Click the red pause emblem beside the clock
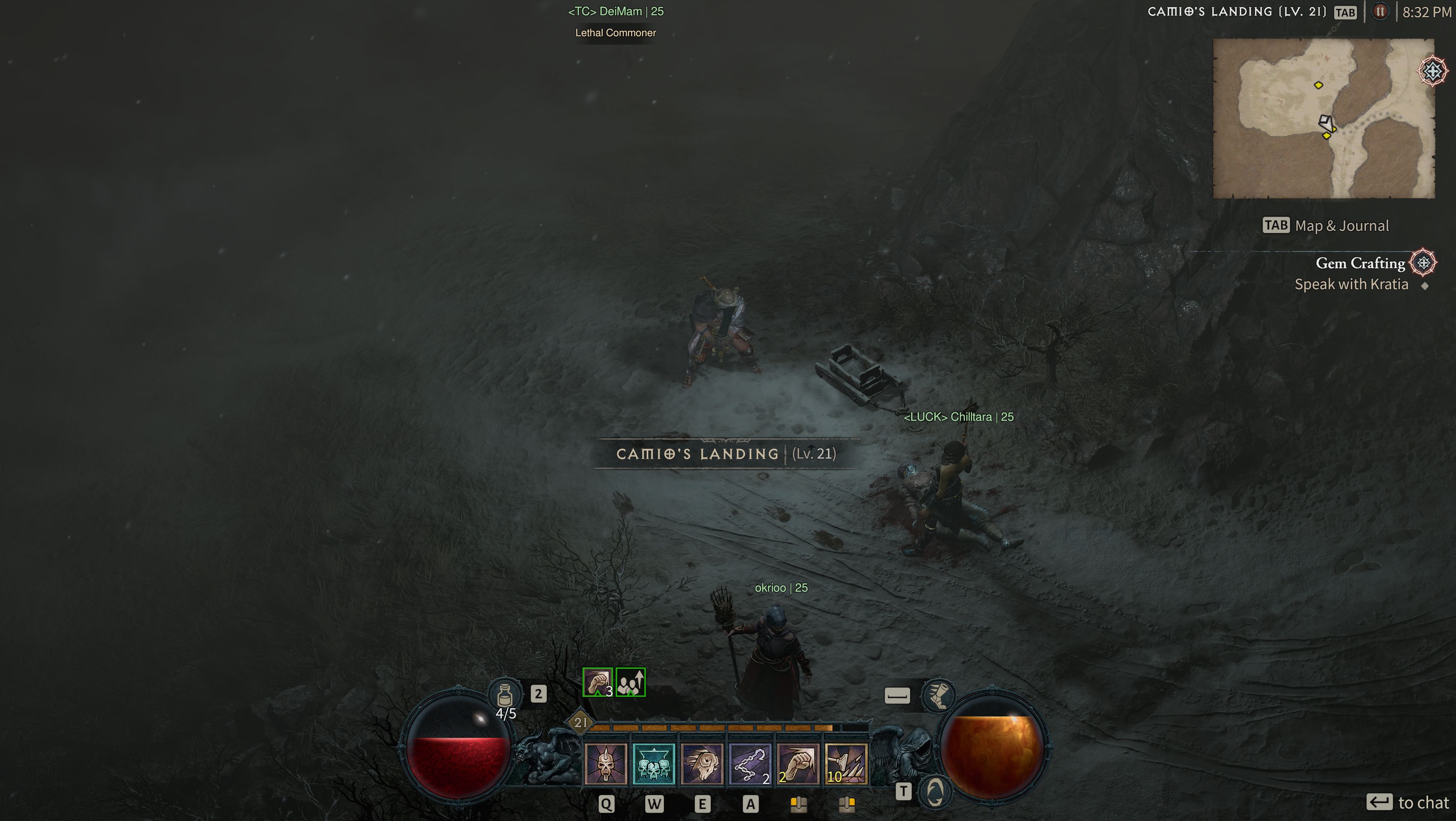Screen dimensions: 1456x821 (x=1380, y=12)
